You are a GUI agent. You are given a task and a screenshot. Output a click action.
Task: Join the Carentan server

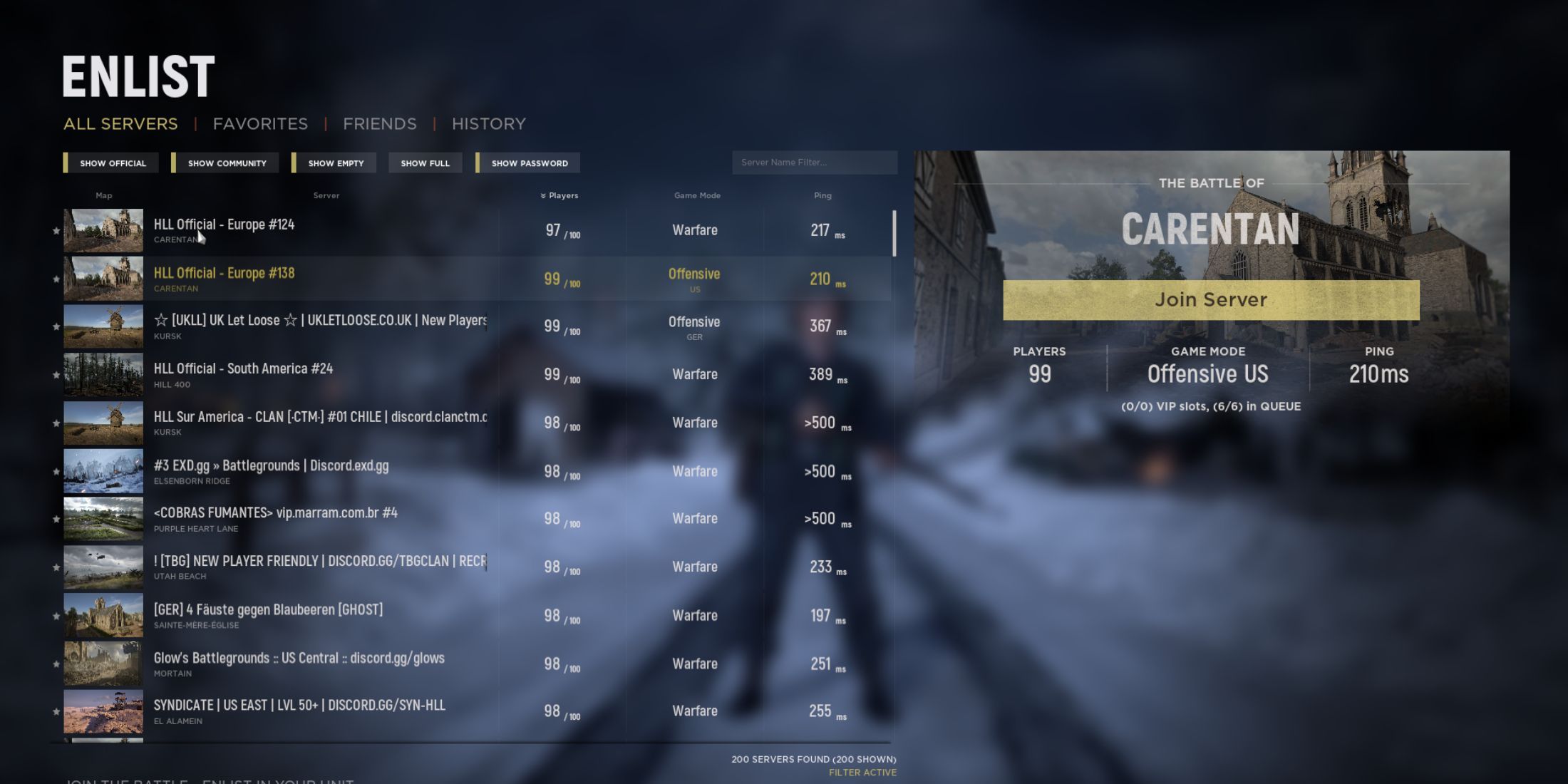[1210, 299]
